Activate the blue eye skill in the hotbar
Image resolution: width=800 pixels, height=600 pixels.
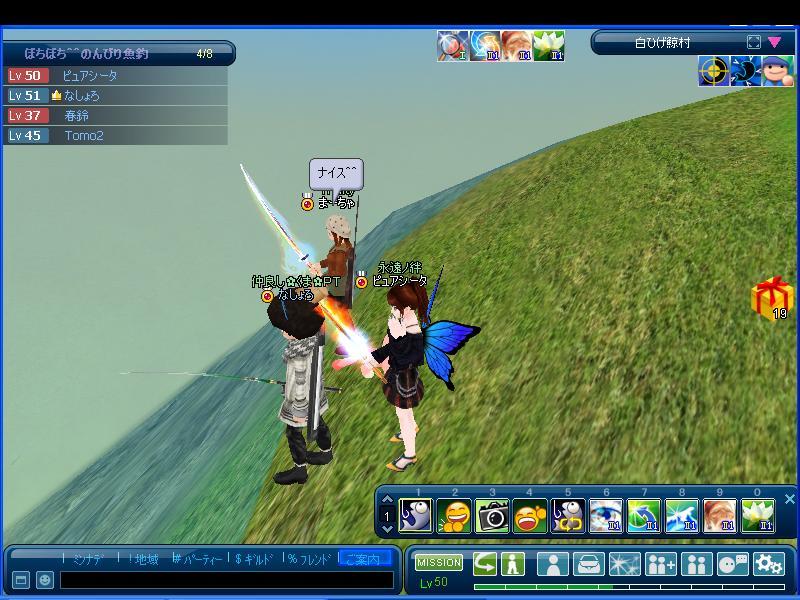click(x=606, y=516)
